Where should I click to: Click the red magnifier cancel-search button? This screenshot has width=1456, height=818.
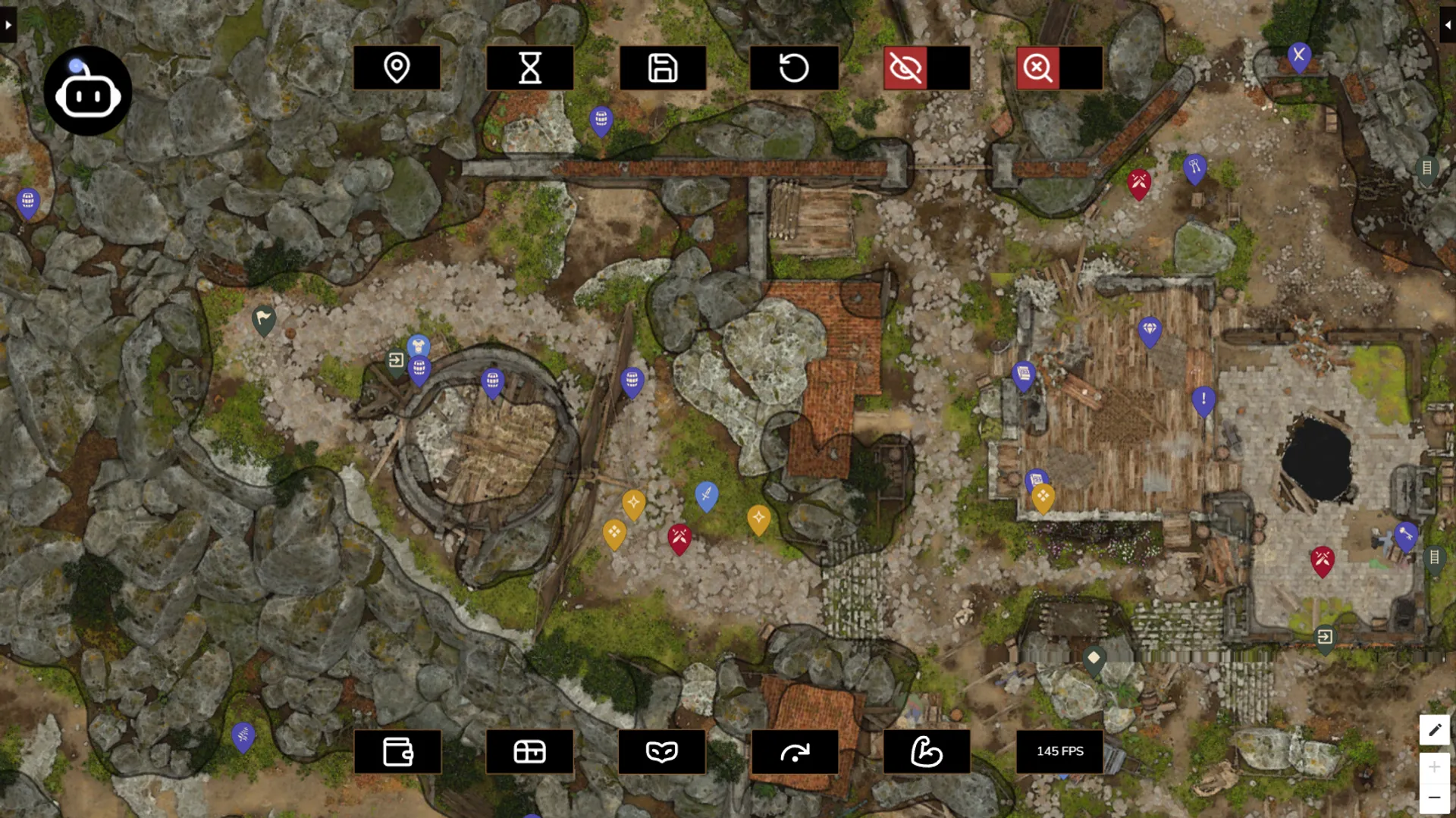[x=1038, y=68]
